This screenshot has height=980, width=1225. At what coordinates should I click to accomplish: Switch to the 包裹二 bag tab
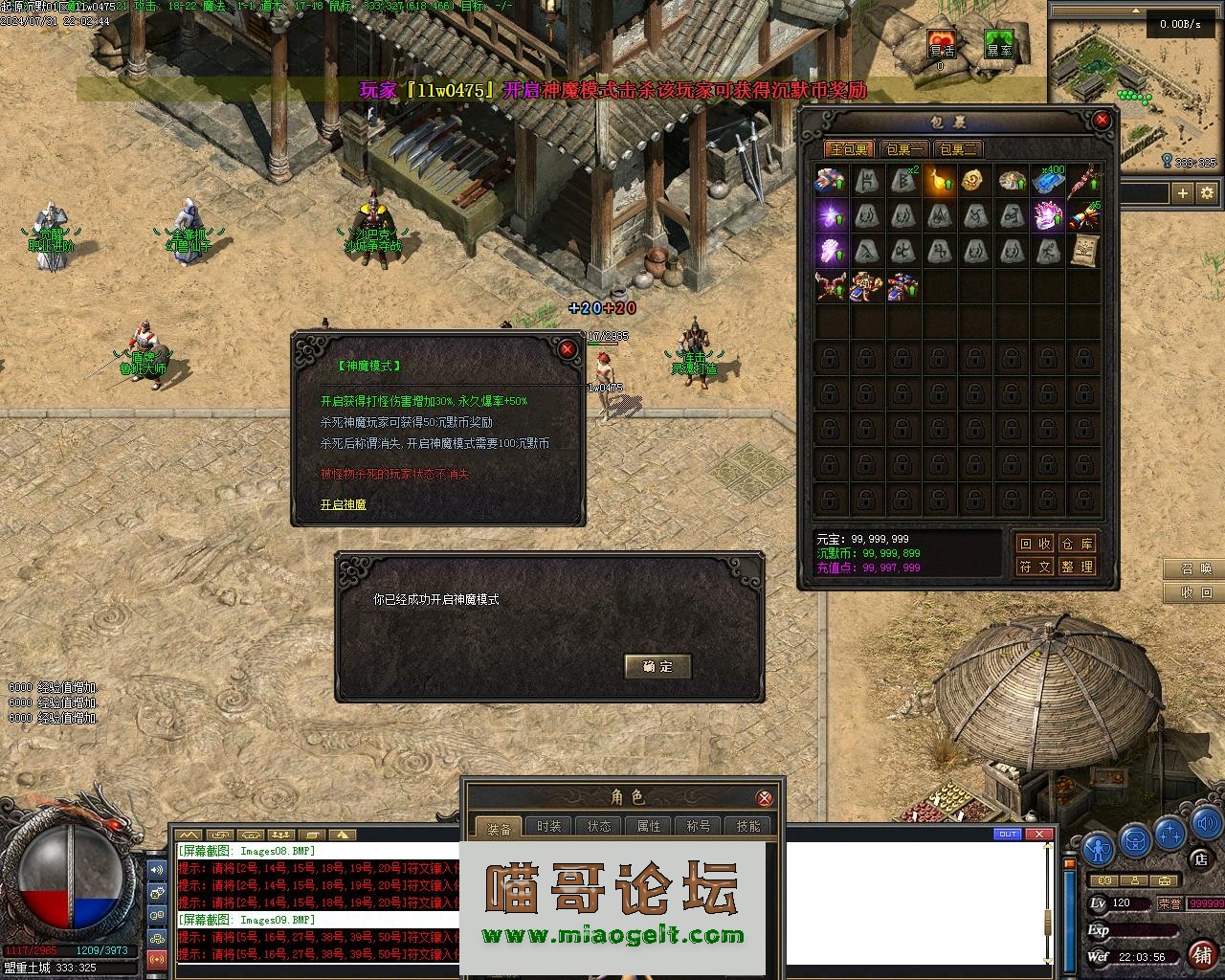click(957, 149)
